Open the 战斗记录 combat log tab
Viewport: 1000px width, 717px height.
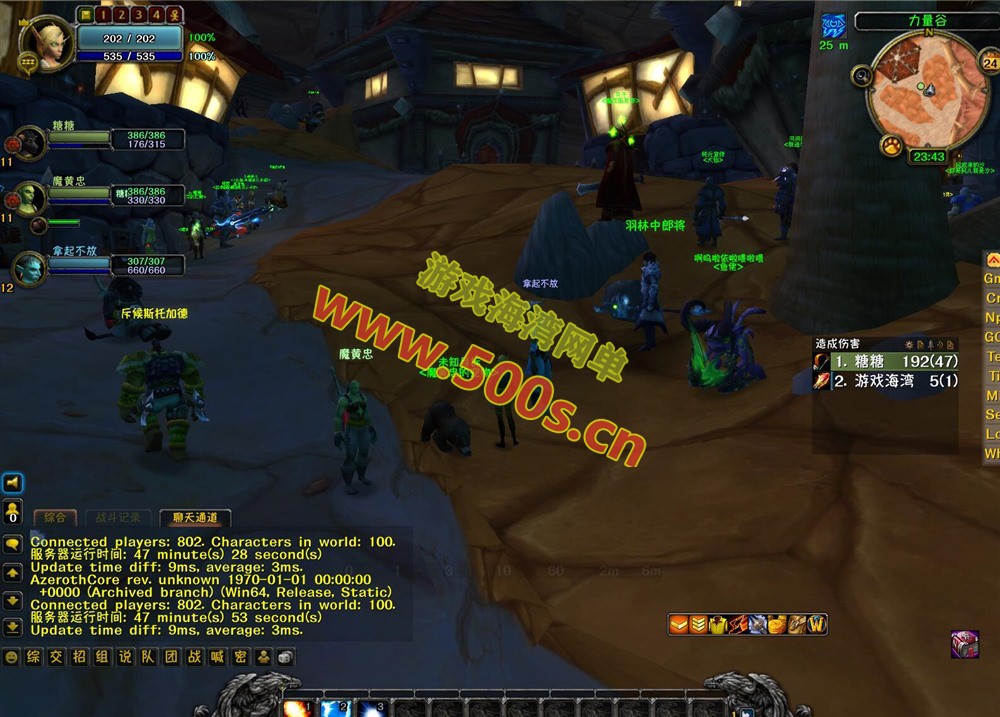tap(118, 518)
